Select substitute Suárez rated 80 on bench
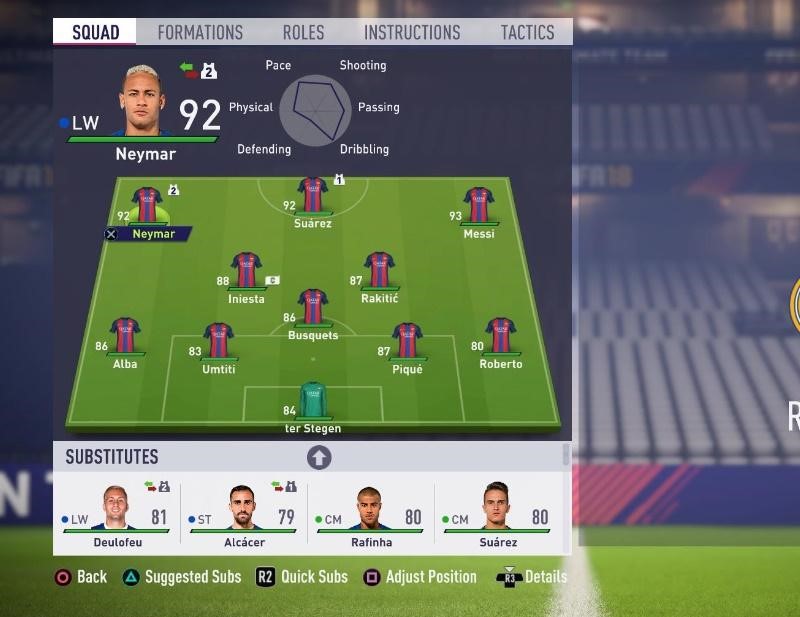Image resolution: width=800 pixels, height=617 pixels. (497, 512)
